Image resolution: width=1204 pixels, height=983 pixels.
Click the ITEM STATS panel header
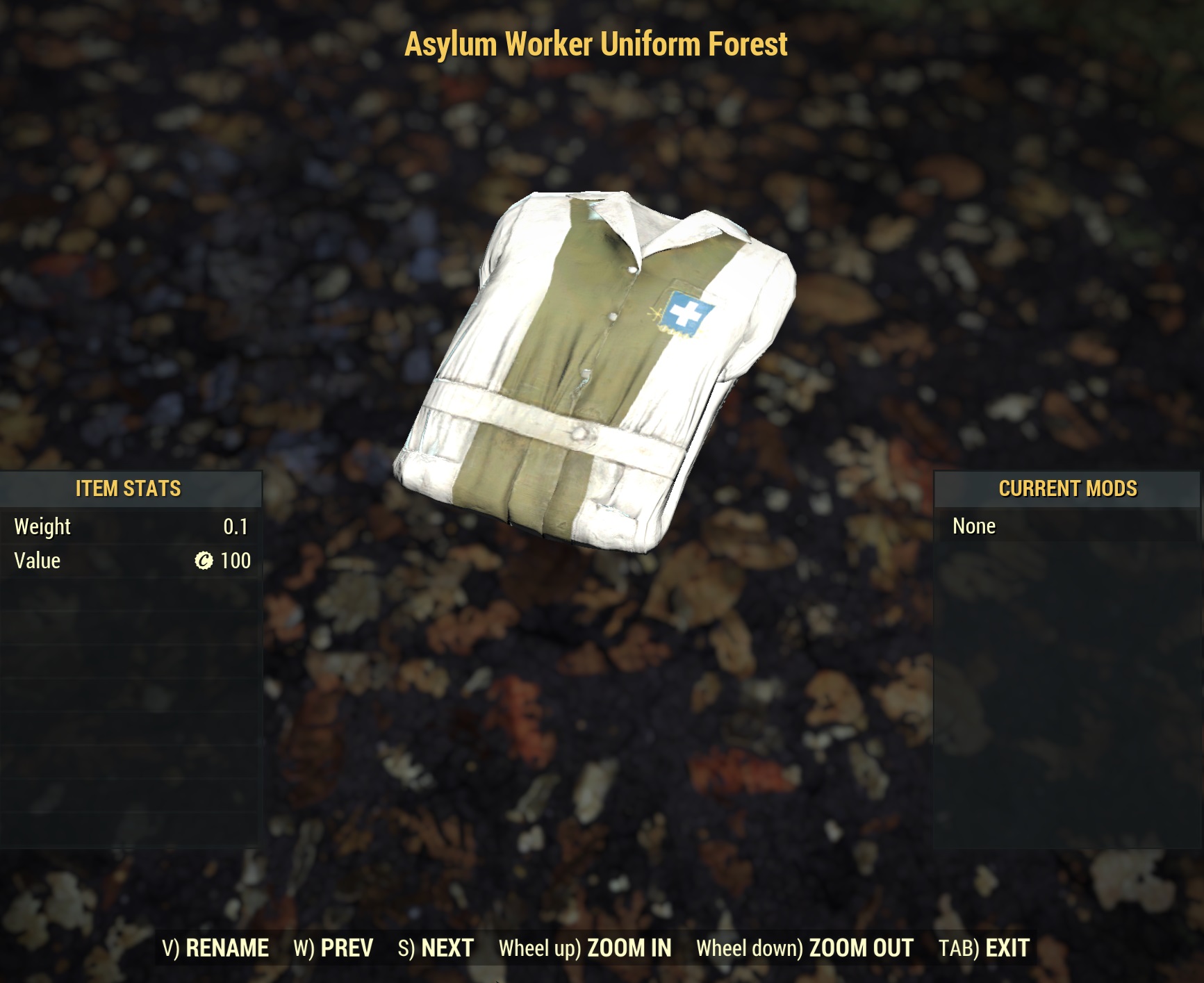[x=129, y=489]
